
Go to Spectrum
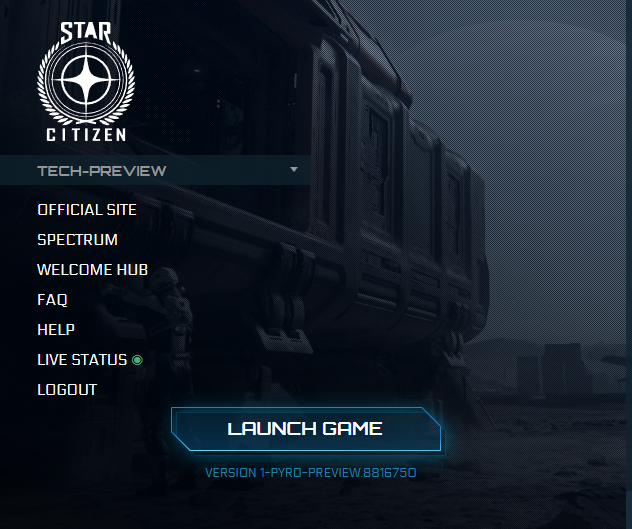(x=77, y=240)
